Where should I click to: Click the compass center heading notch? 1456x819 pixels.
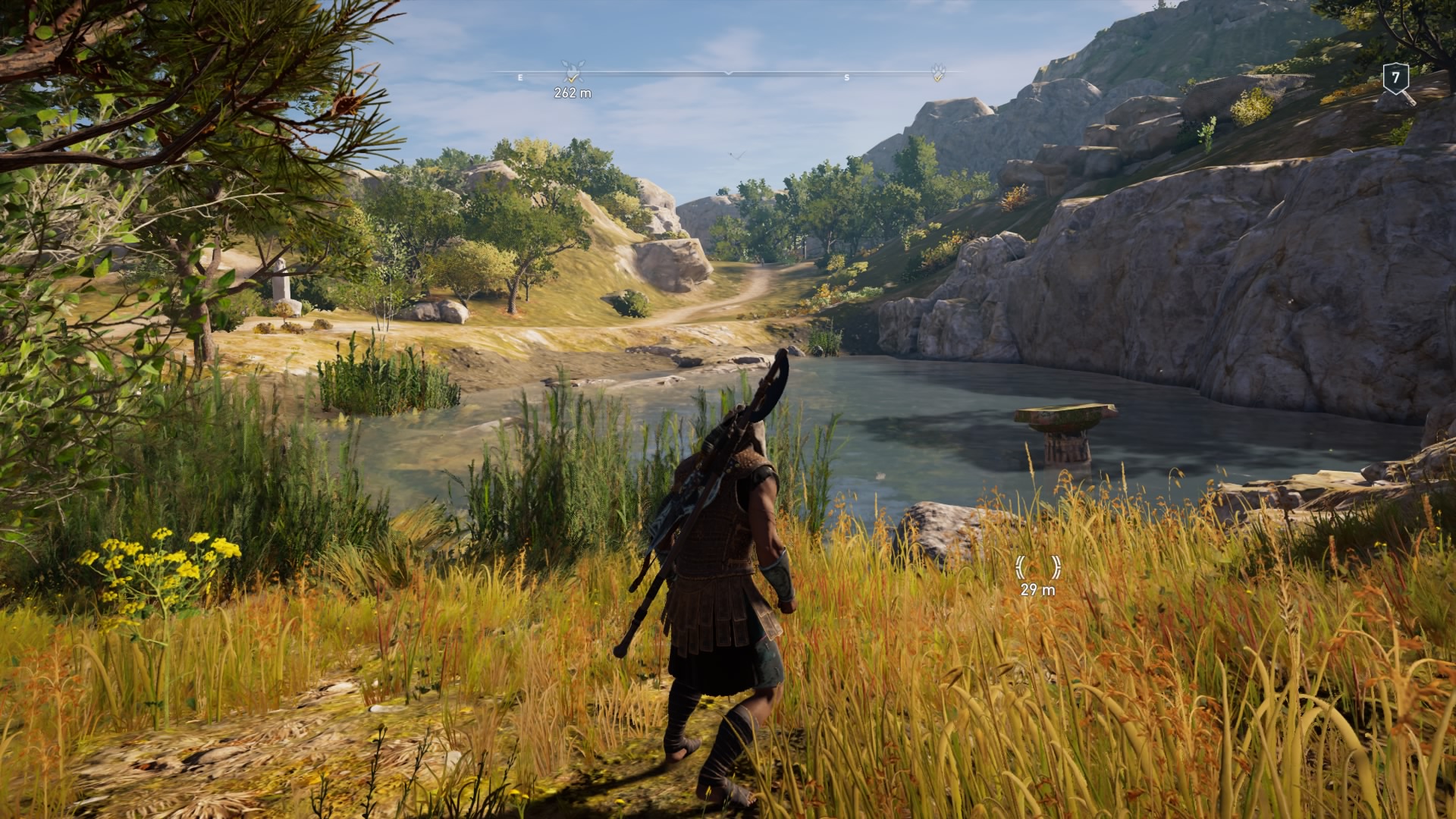click(728, 73)
